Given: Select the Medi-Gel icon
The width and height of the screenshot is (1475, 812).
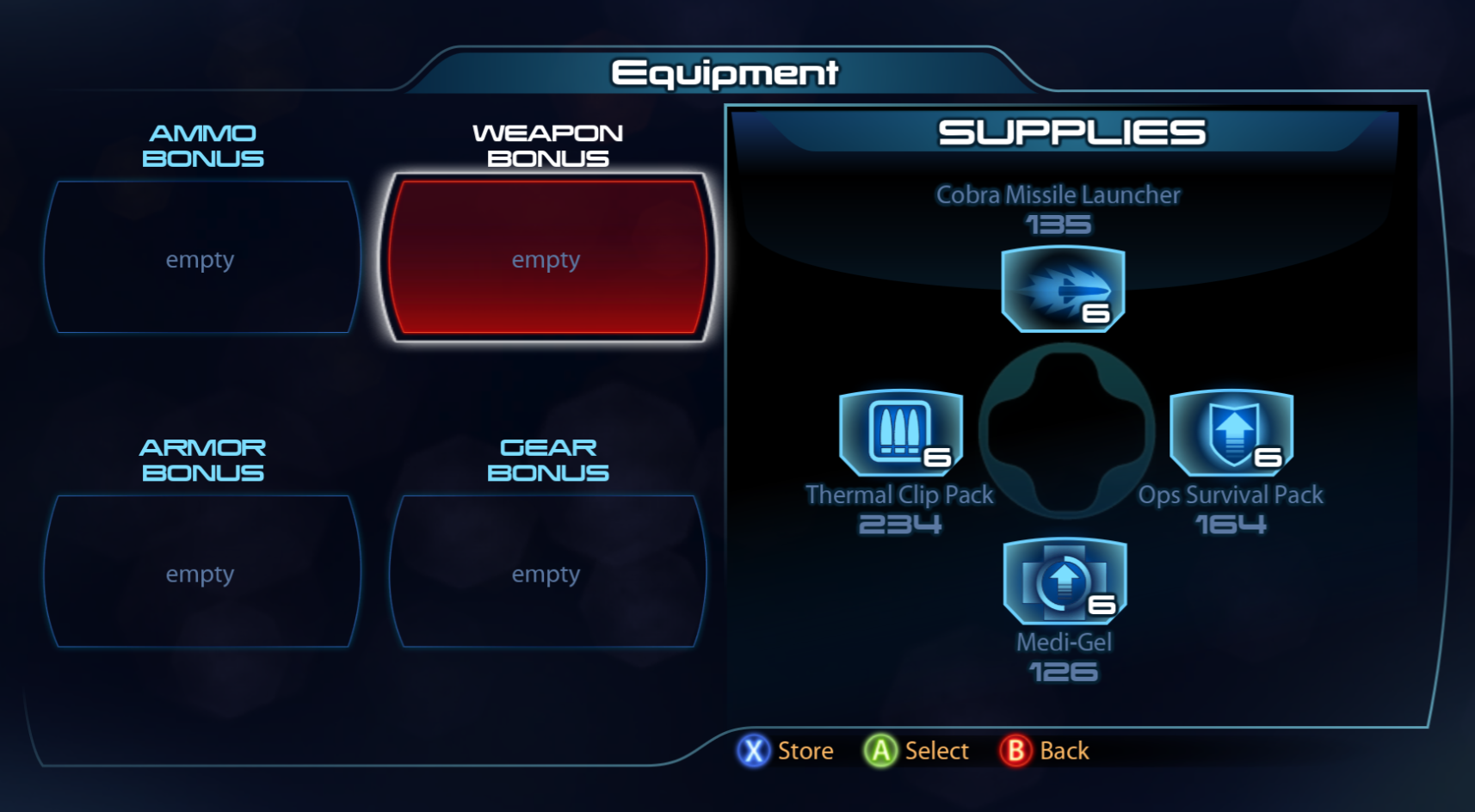Looking at the screenshot, I should (x=1064, y=583).
